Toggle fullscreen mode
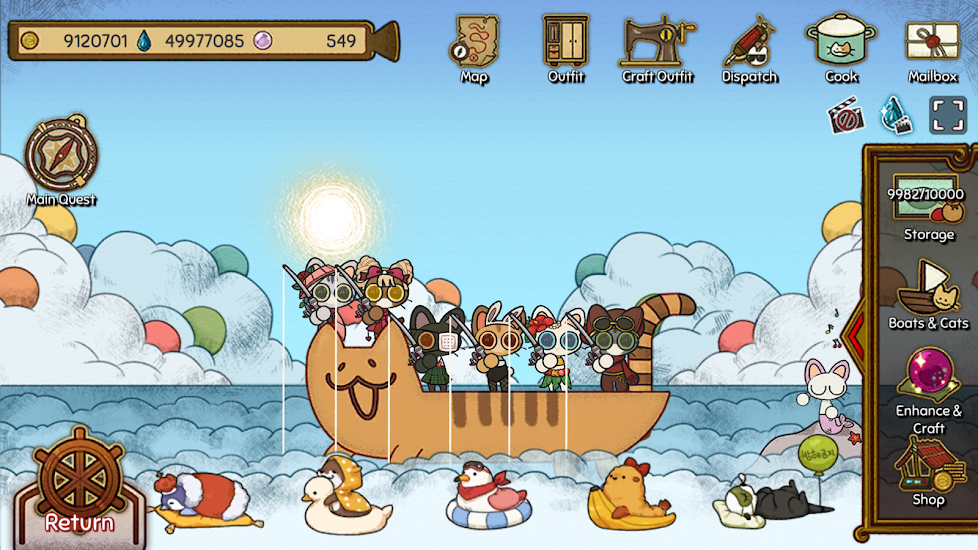The height and width of the screenshot is (550, 978). 947,115
